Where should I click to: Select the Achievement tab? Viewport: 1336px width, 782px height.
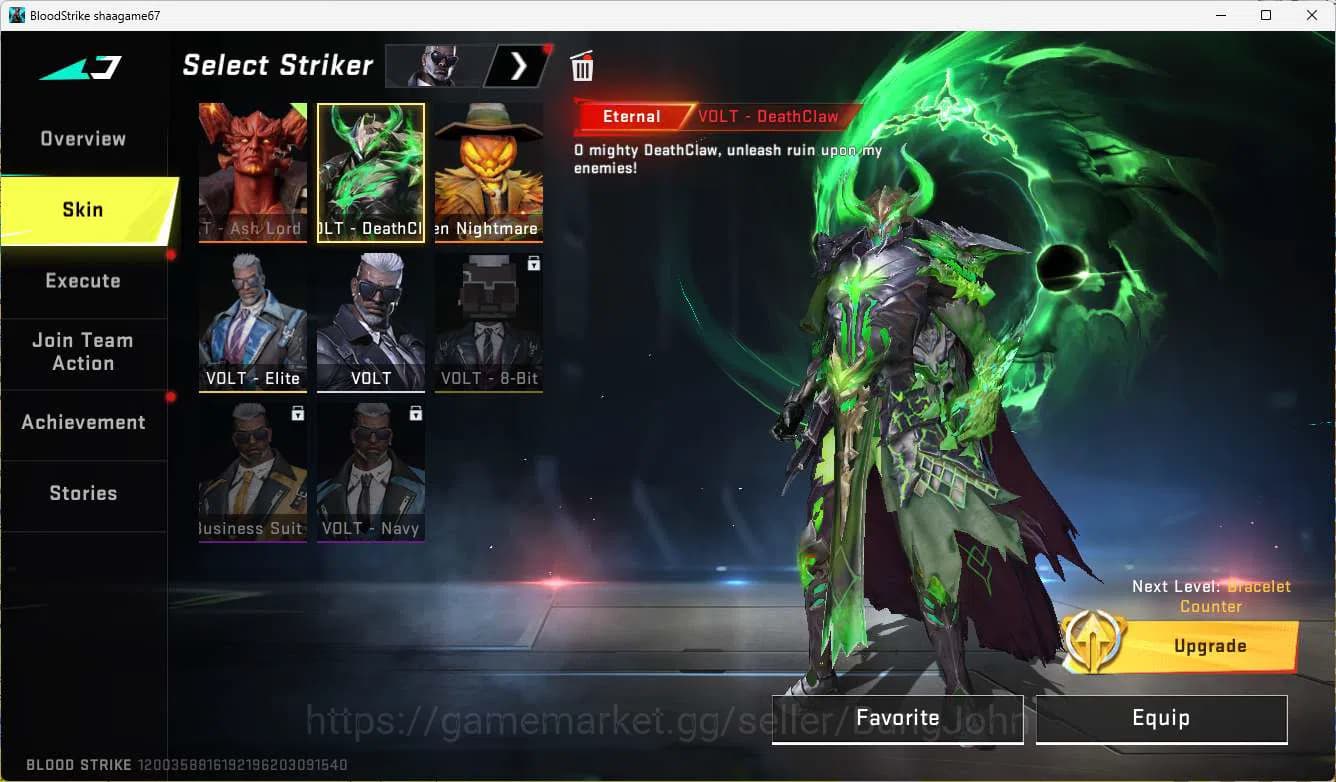click(x=83, y=422)
